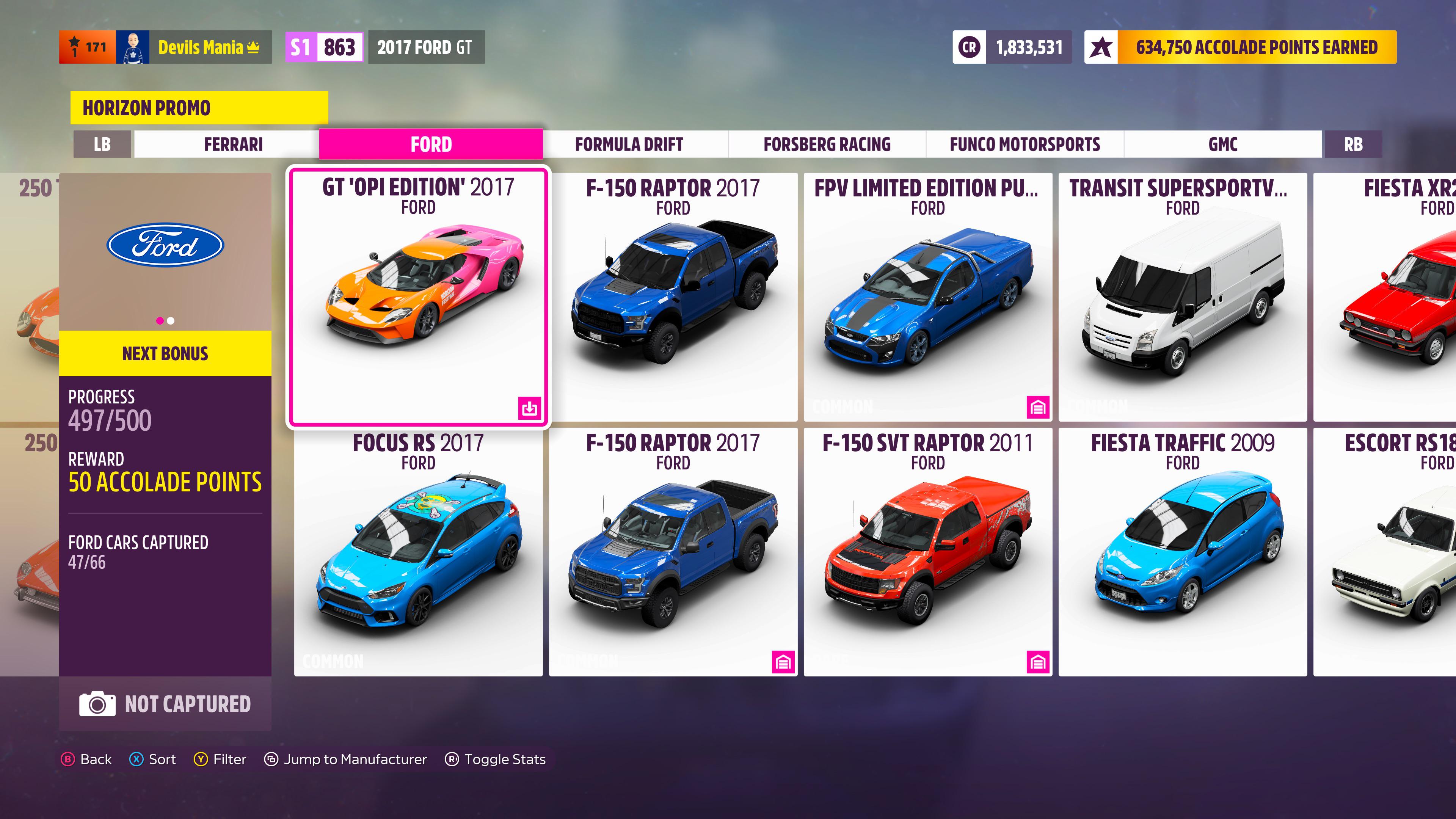This screenshot has height=819, width=1456.
Task: Switch to the Formula Drift tab
Action: click(x=629, y=144)
